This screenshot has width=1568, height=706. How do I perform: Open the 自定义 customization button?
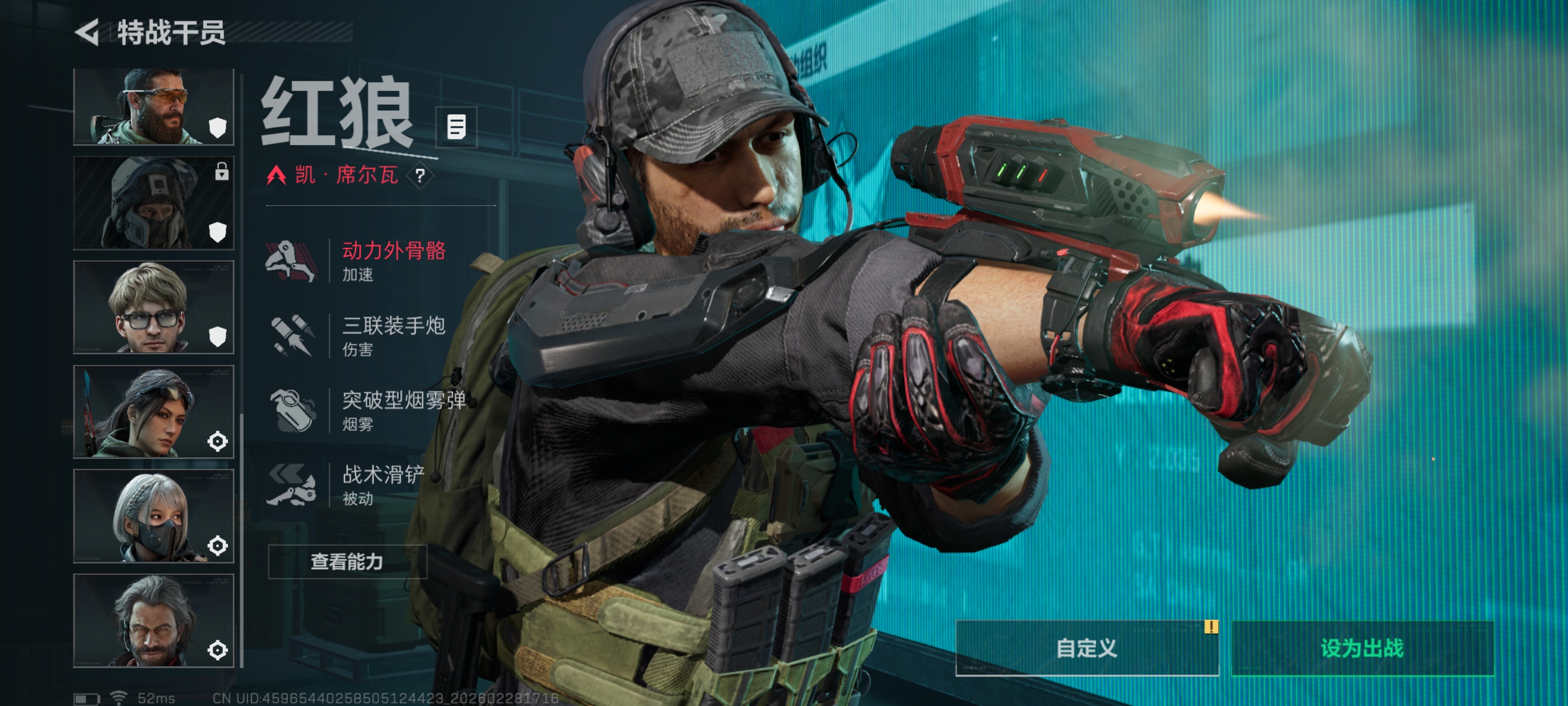click(1086, 648)
